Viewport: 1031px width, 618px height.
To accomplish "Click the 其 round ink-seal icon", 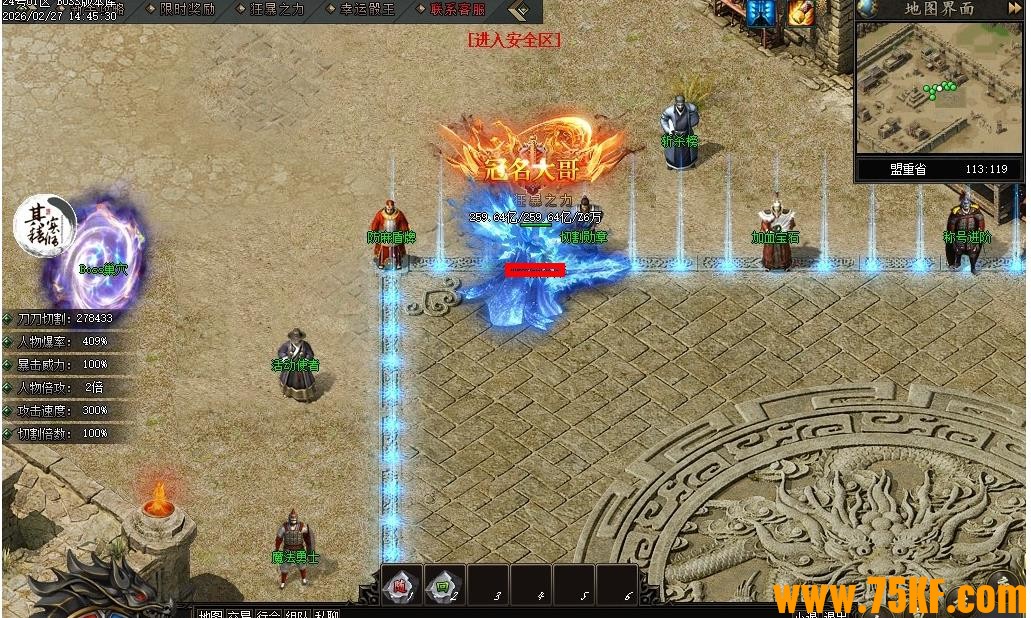I will pyautogui.click(x=44, y=225).
